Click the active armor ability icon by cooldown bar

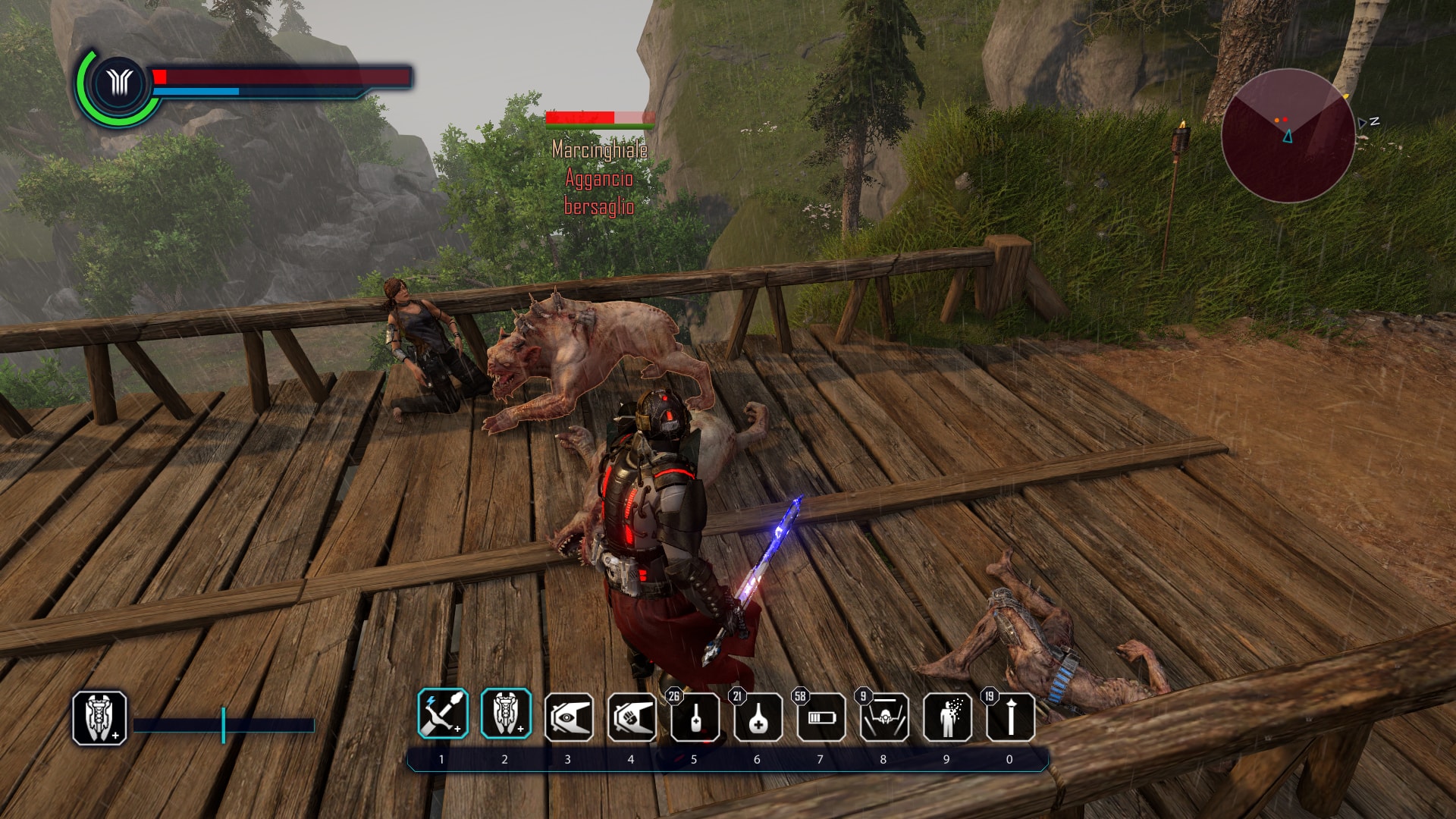pos(99,717)
